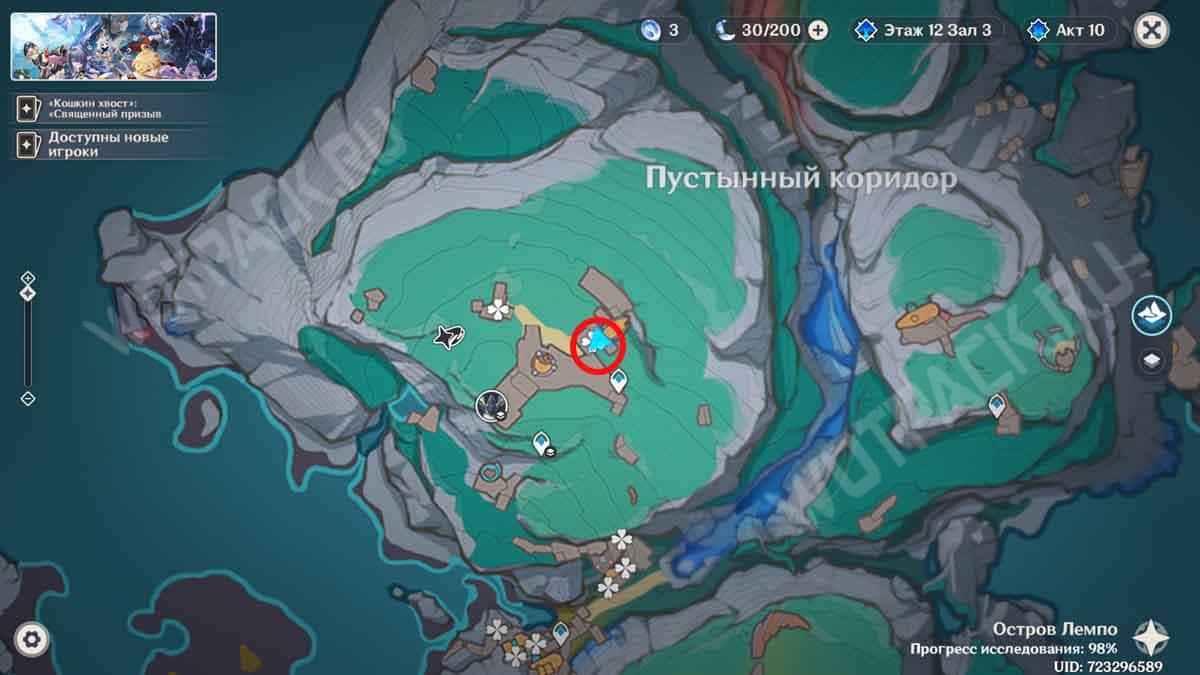Select the black fish marker on map
This screenshot has width=1200, height=675.
point(447,336)
